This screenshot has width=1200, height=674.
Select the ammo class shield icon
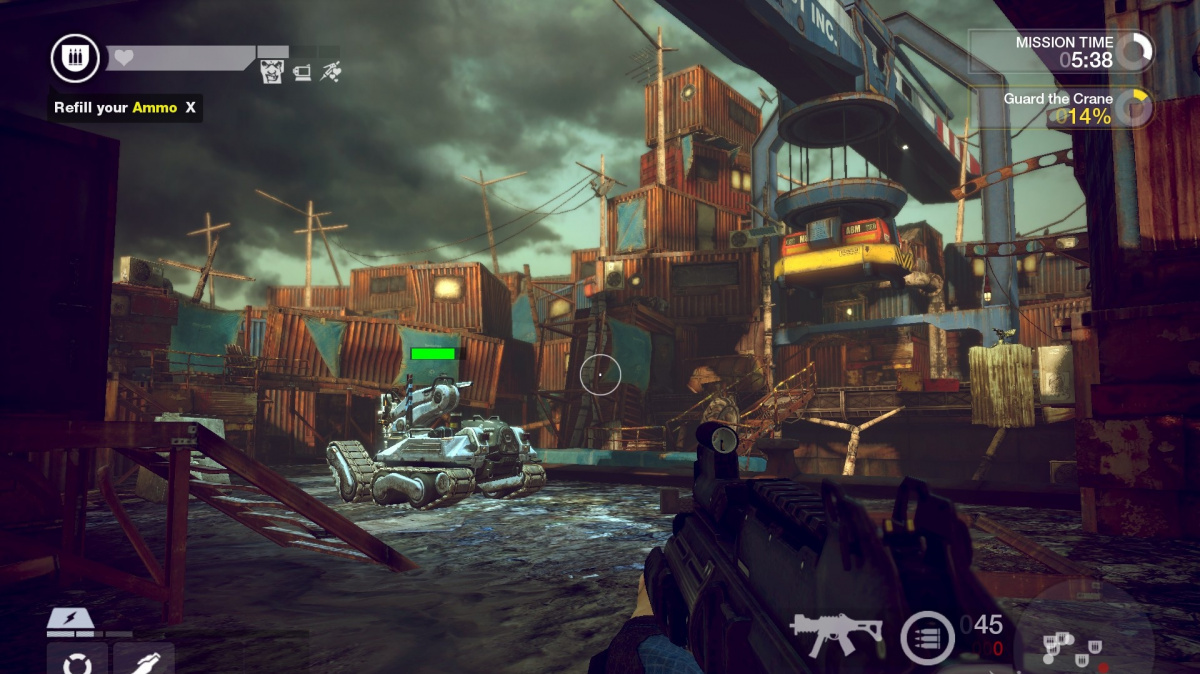[x=76, y=58]
